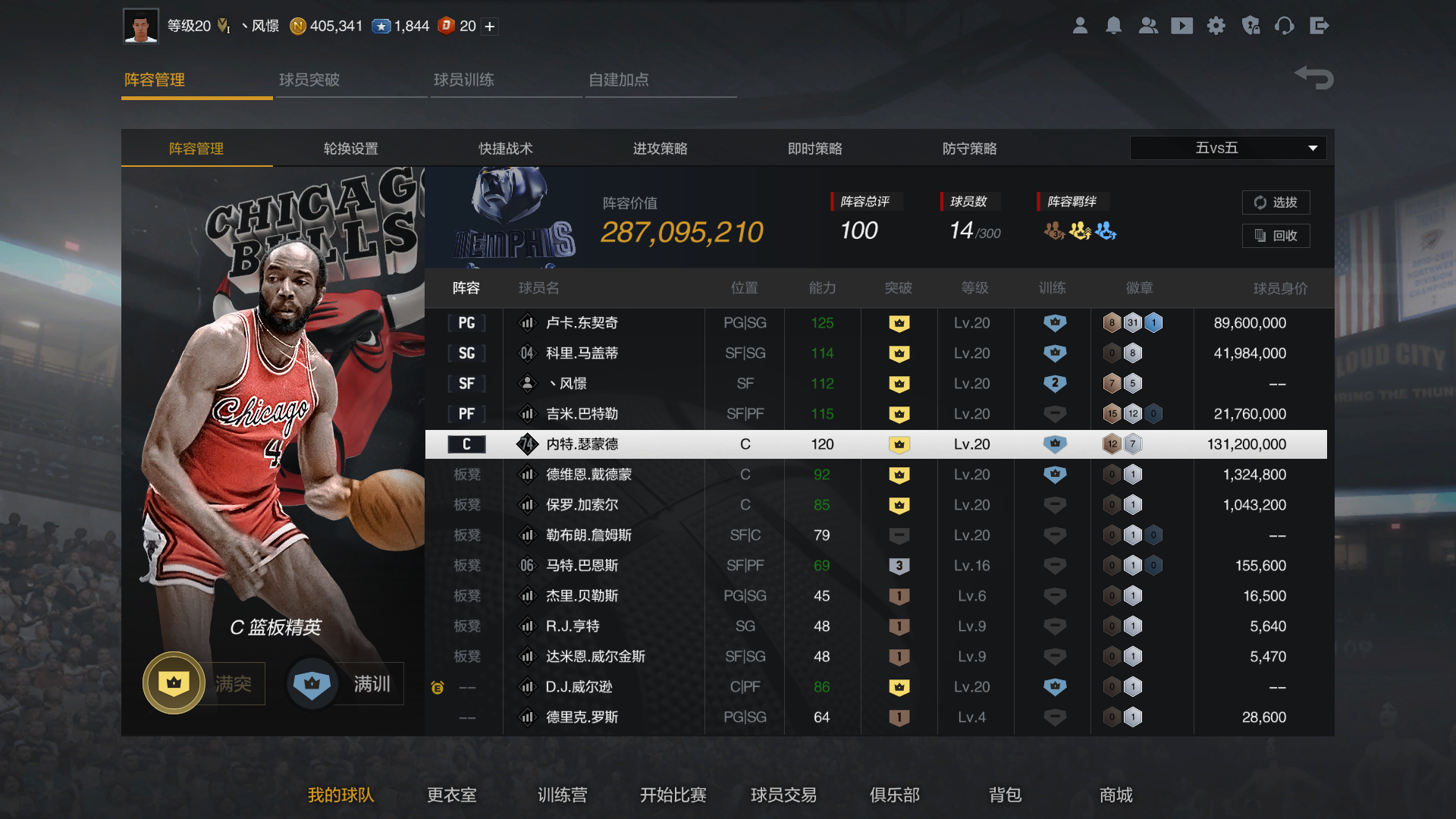This screenshot has height=819, width=1456.
Task: Open account security shield icon
Action: click(1250, 25)
